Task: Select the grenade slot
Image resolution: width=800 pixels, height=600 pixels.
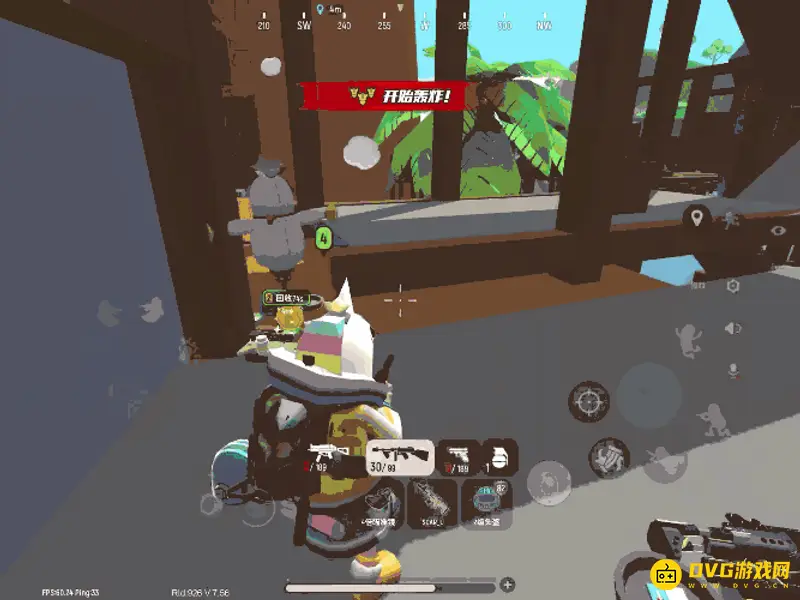Action: (500, 457)
